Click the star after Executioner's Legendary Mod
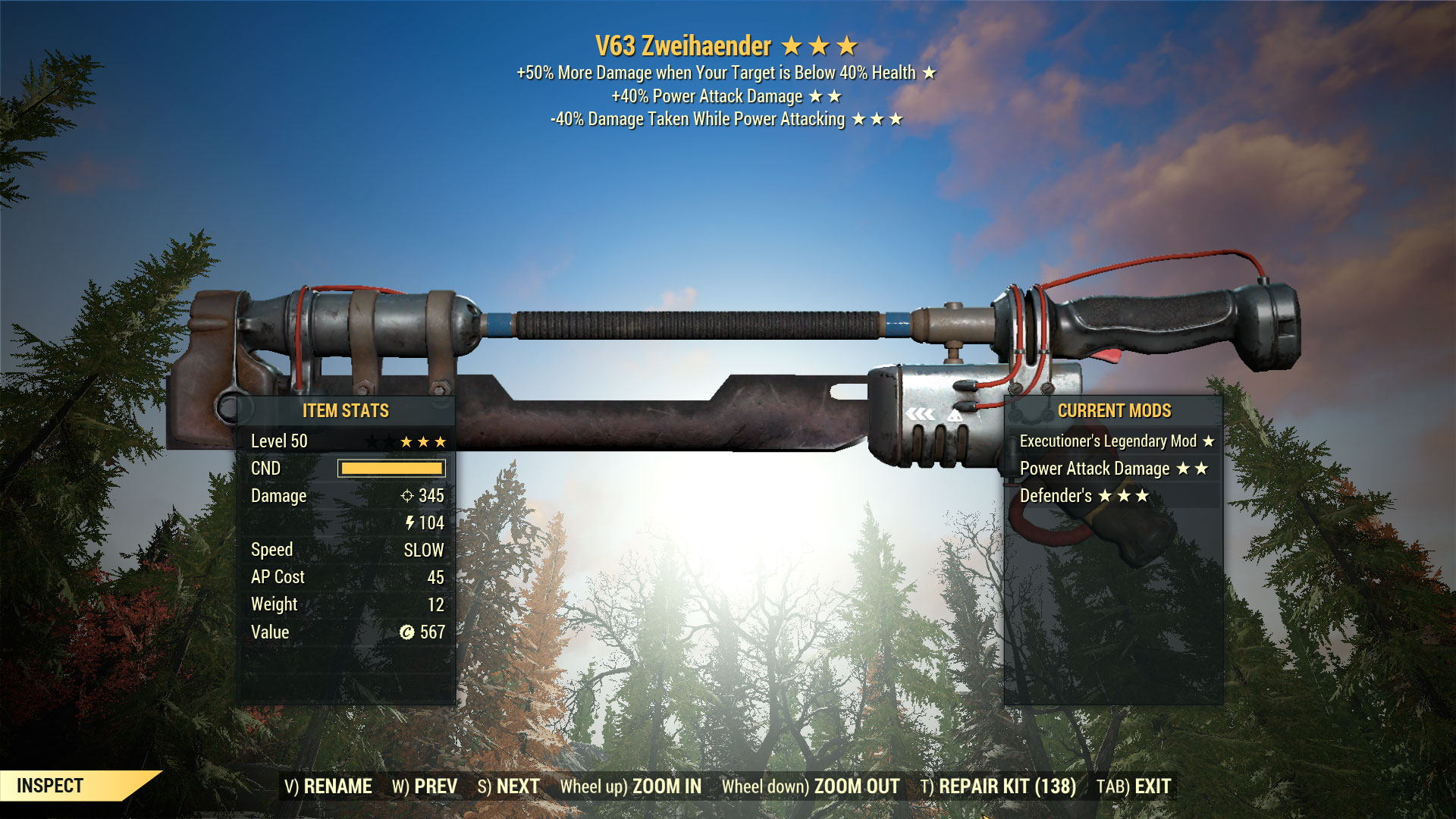The image size is (1456, 819). 1208,441
